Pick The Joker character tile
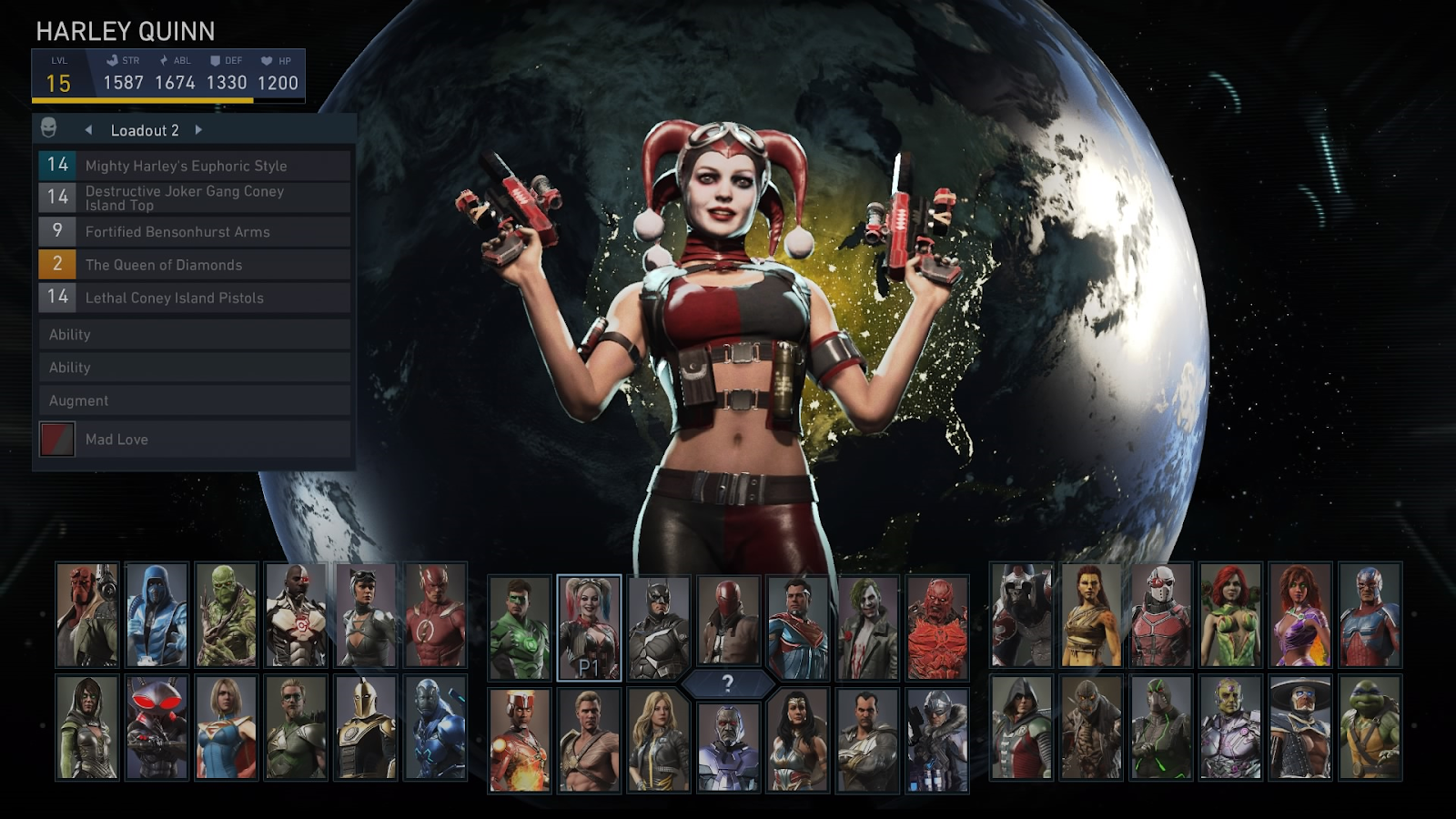 pos(867,628)
